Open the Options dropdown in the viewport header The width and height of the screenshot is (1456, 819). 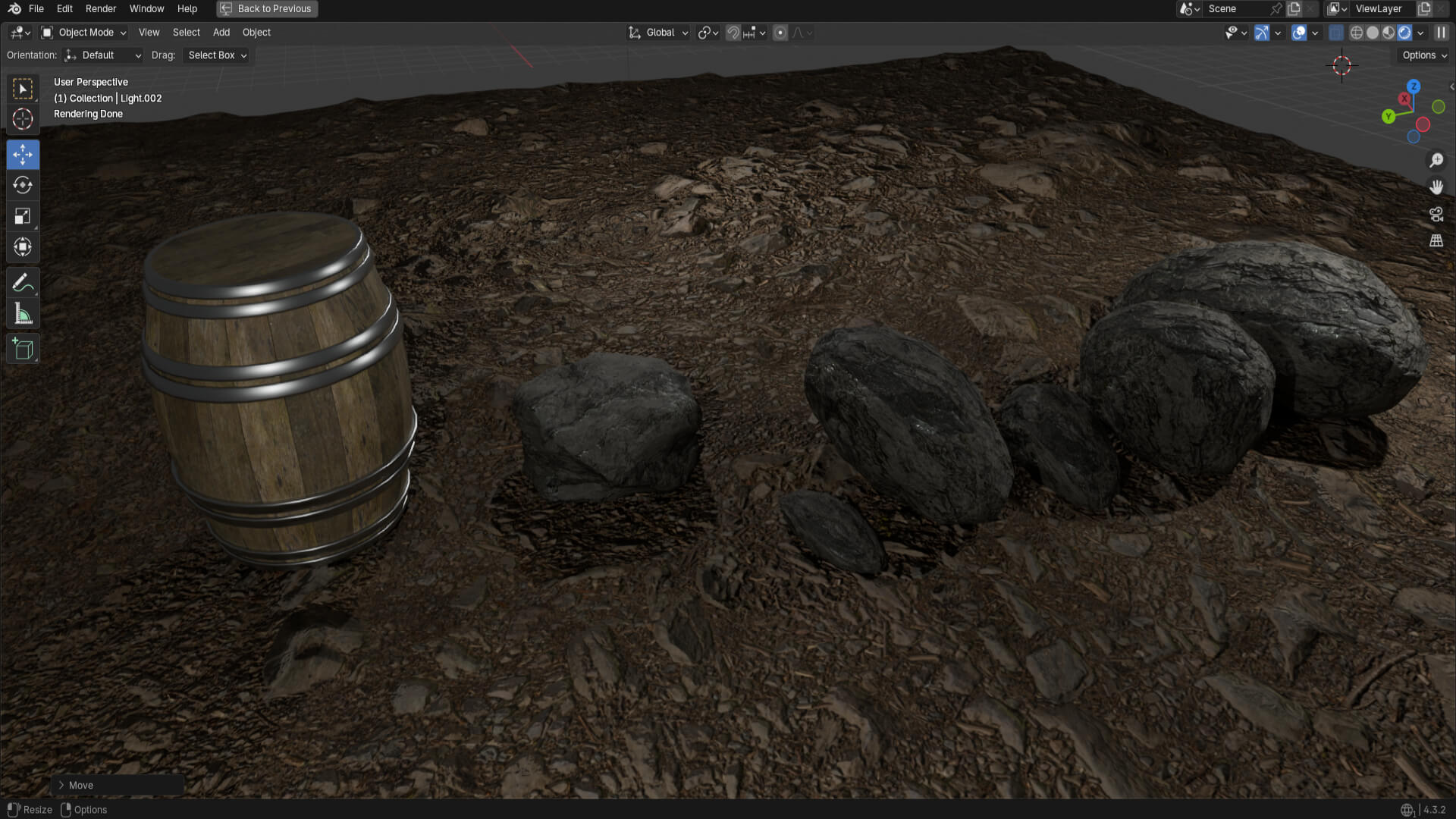[1424, 55]
